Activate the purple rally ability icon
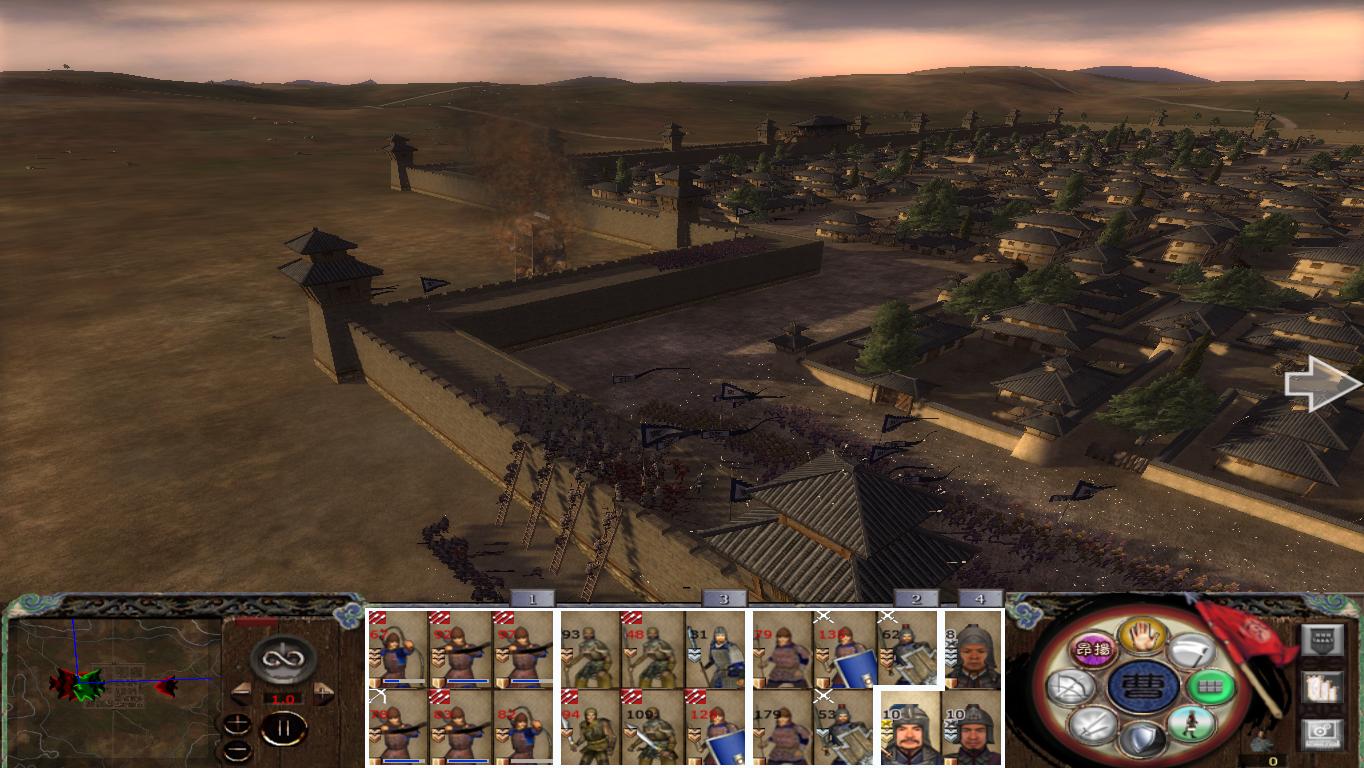1364x768 pixels. coord(1093,651)
